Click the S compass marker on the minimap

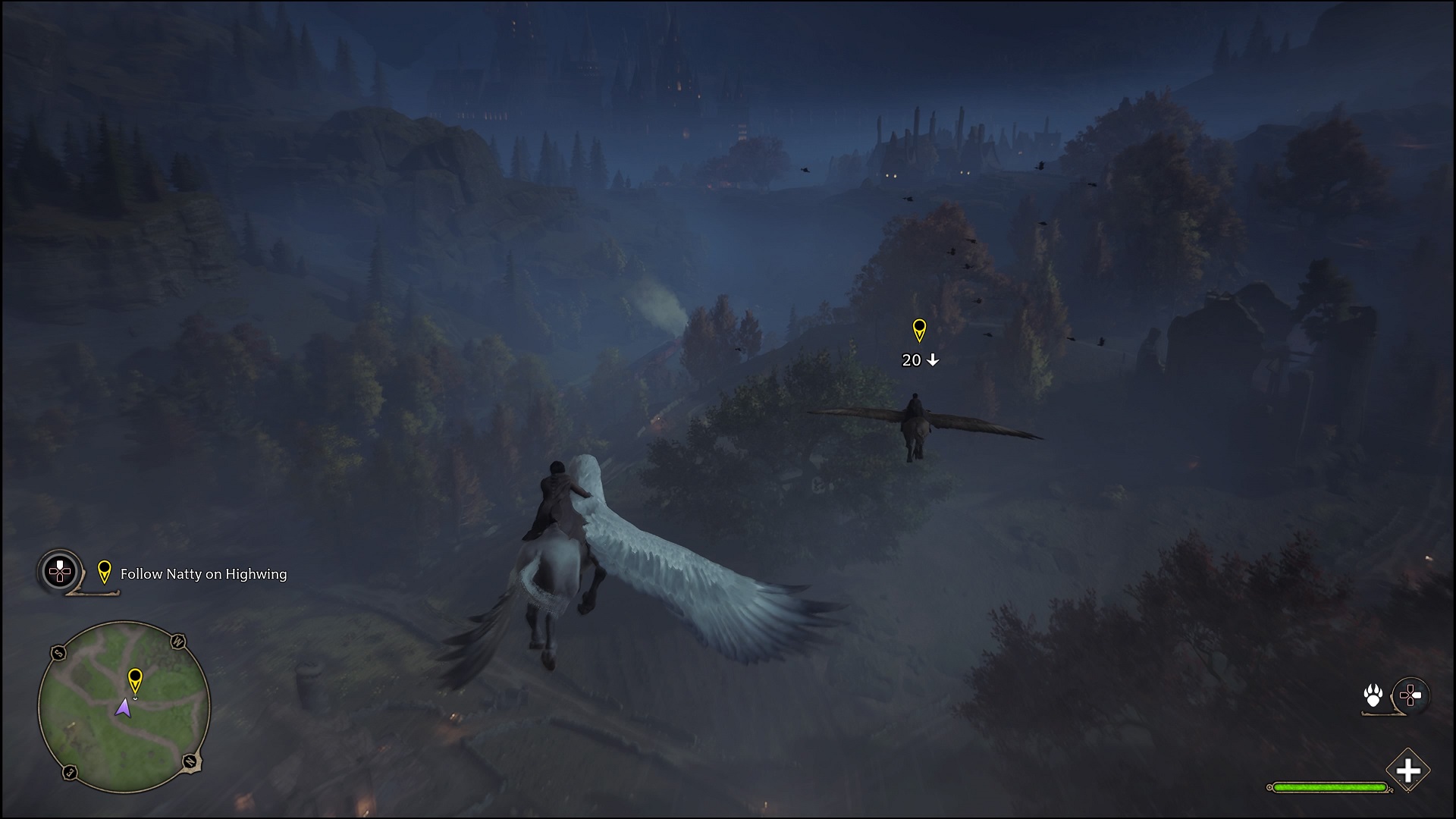[58, 653]
